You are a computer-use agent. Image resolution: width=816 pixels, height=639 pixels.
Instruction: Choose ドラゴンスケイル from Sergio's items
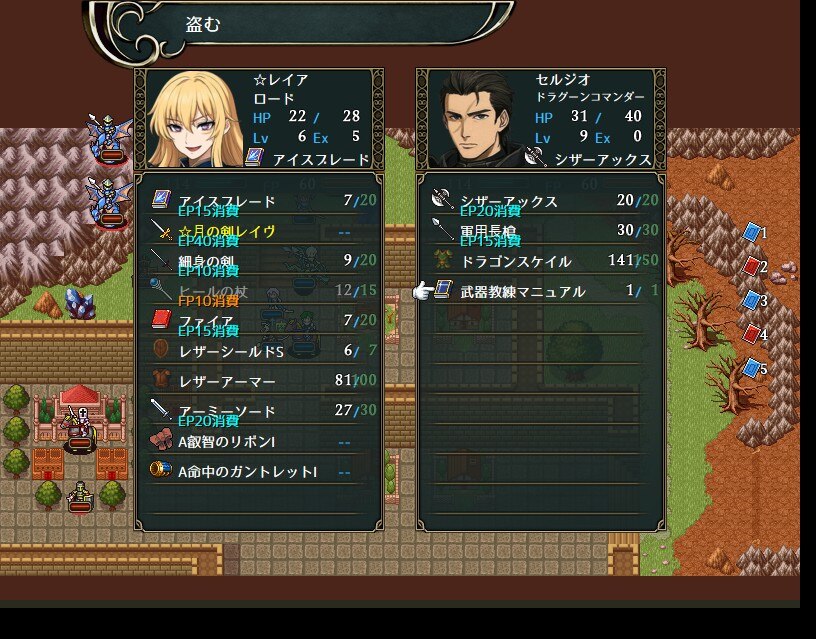click(515, 261)
